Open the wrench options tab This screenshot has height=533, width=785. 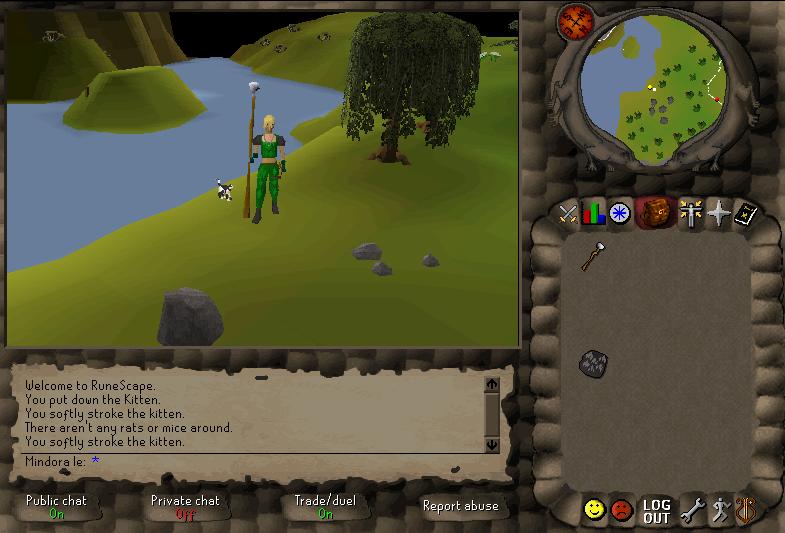tap(692, 511)
